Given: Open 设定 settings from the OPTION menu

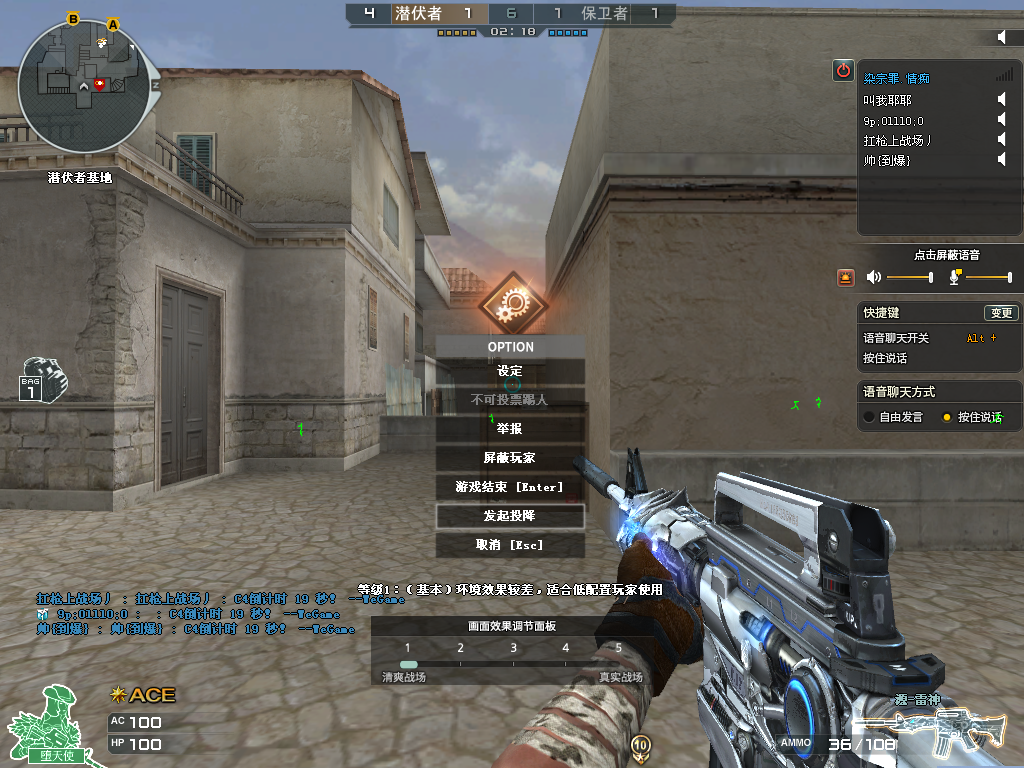Looking at the screenshot, I should pos(510,371).
